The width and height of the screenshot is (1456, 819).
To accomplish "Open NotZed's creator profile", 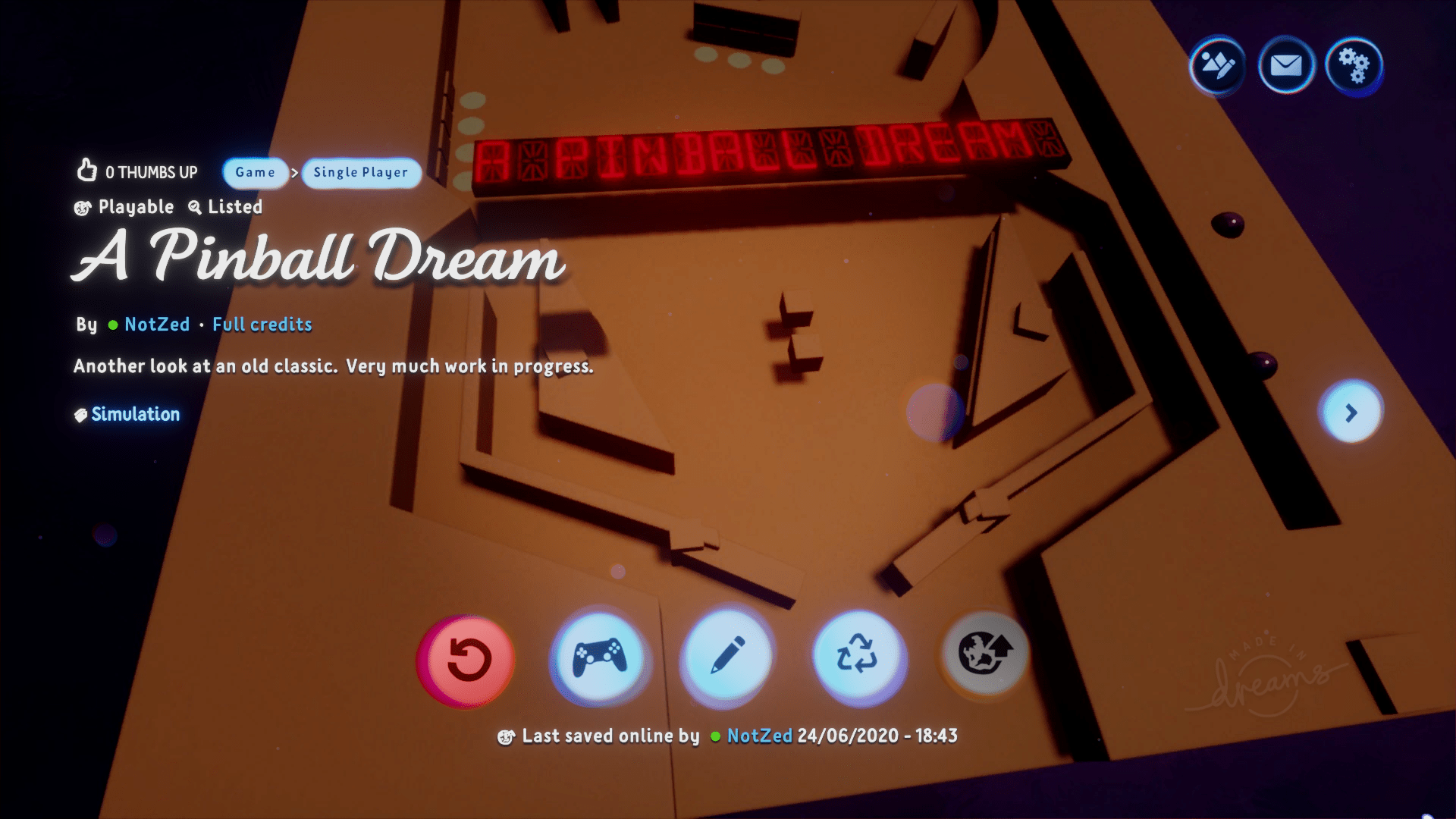I will pyautogui.click(x=156, y=325).
